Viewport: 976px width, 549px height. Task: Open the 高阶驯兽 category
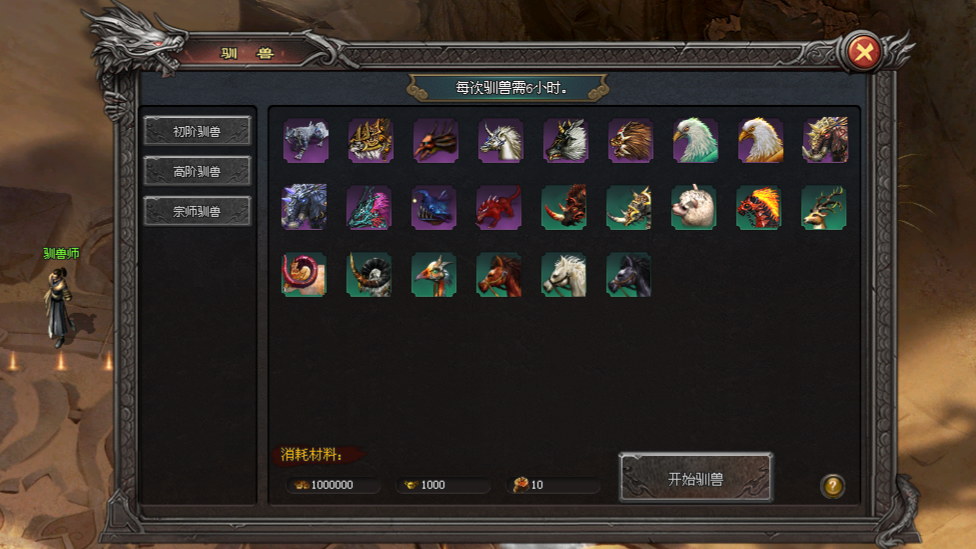tap(197, 171)
